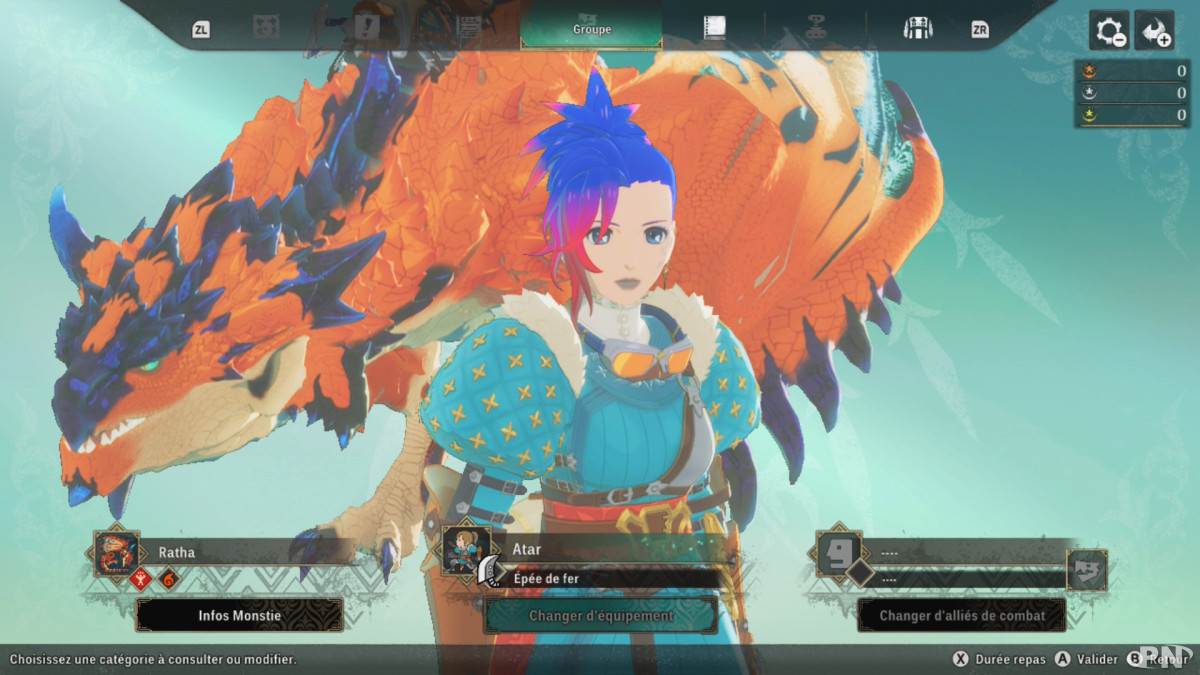
Task: Open the Infos Monstie button
Action: coord(239,615)
